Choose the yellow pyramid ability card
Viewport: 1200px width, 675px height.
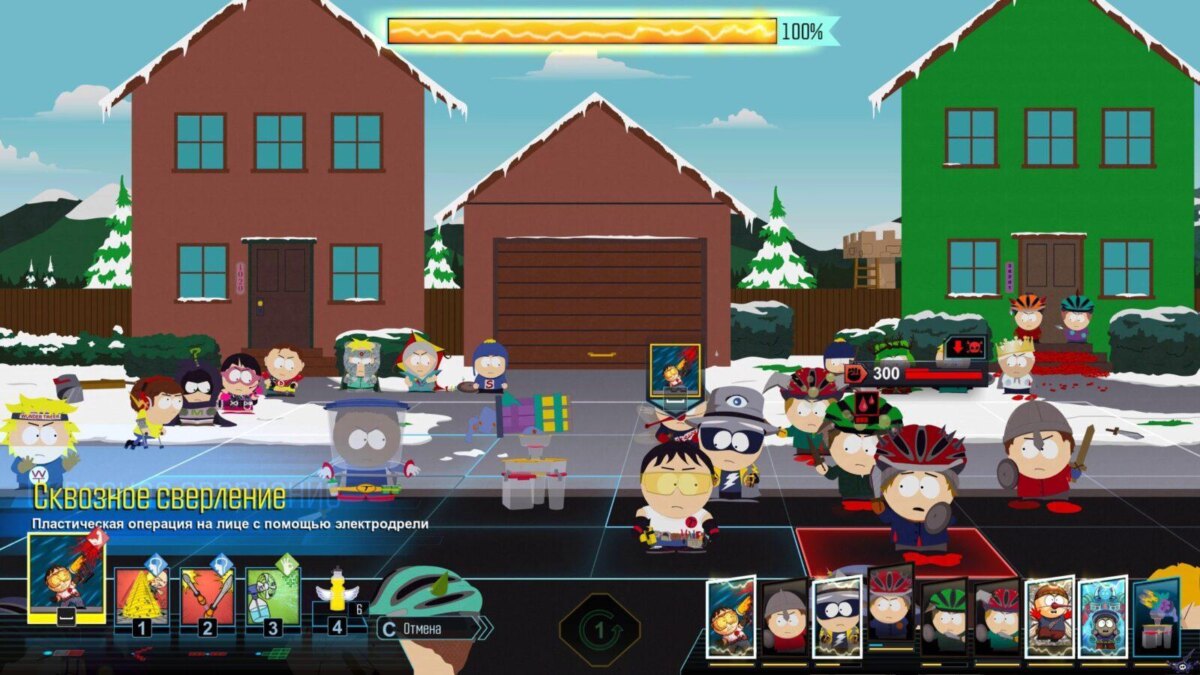click(x=142, y=596)
